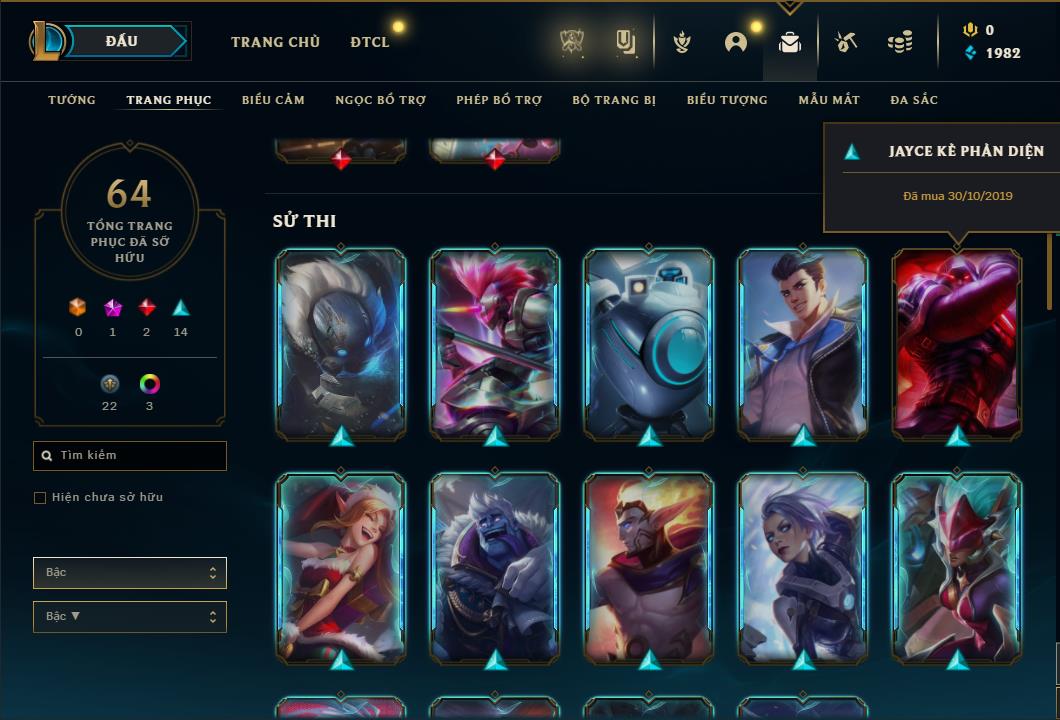Open the TRANG CHỦ home page
Viewport: 1060px width, 720px height.
point(275,42)
